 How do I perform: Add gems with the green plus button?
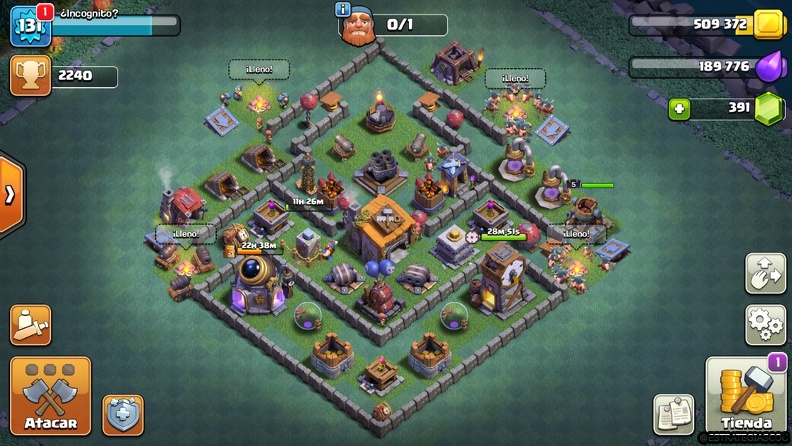680,109
